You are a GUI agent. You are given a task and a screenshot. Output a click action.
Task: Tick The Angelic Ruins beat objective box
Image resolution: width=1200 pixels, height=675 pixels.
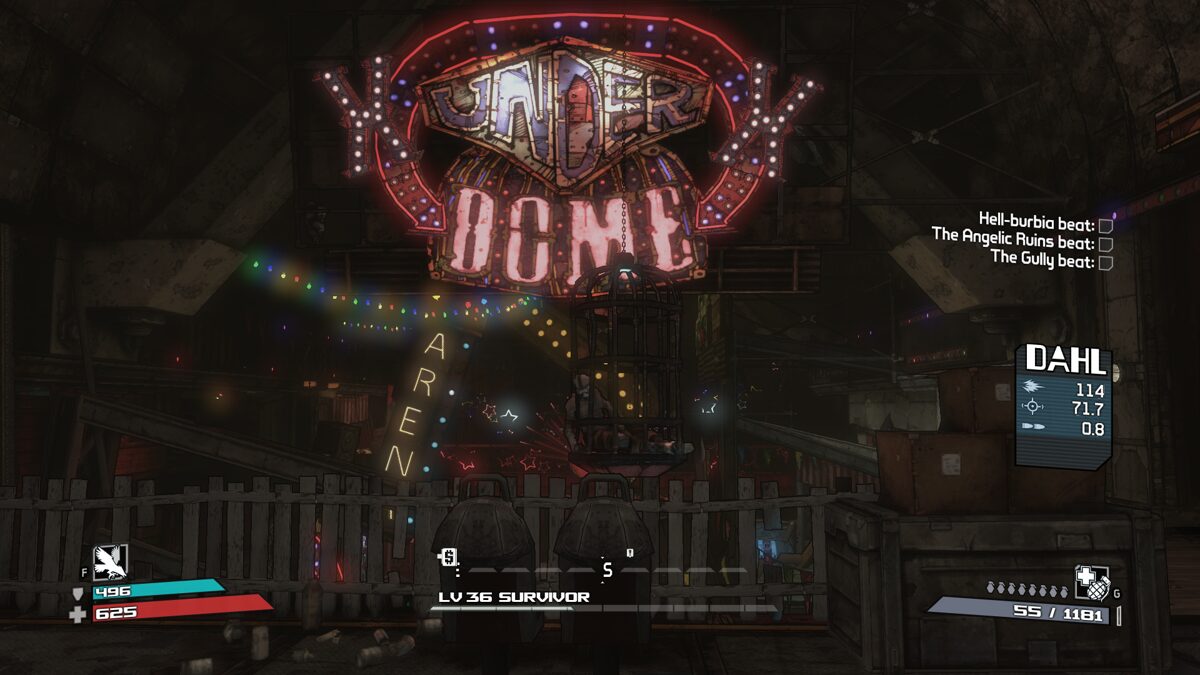click(1106, 244)
